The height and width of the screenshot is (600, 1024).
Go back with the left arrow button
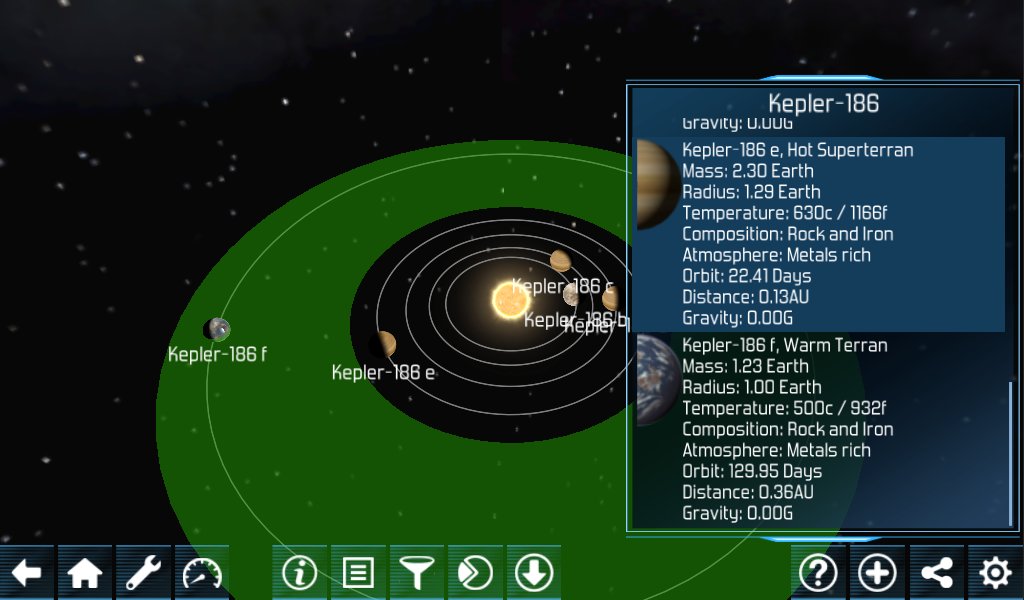click(x=27, y=573)
